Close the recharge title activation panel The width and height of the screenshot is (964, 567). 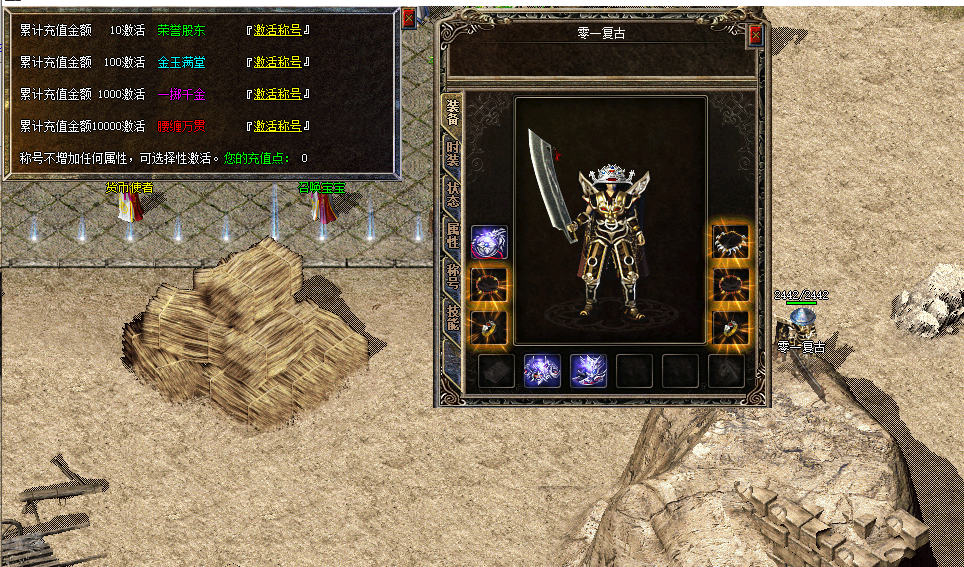[x=408, y=17]
